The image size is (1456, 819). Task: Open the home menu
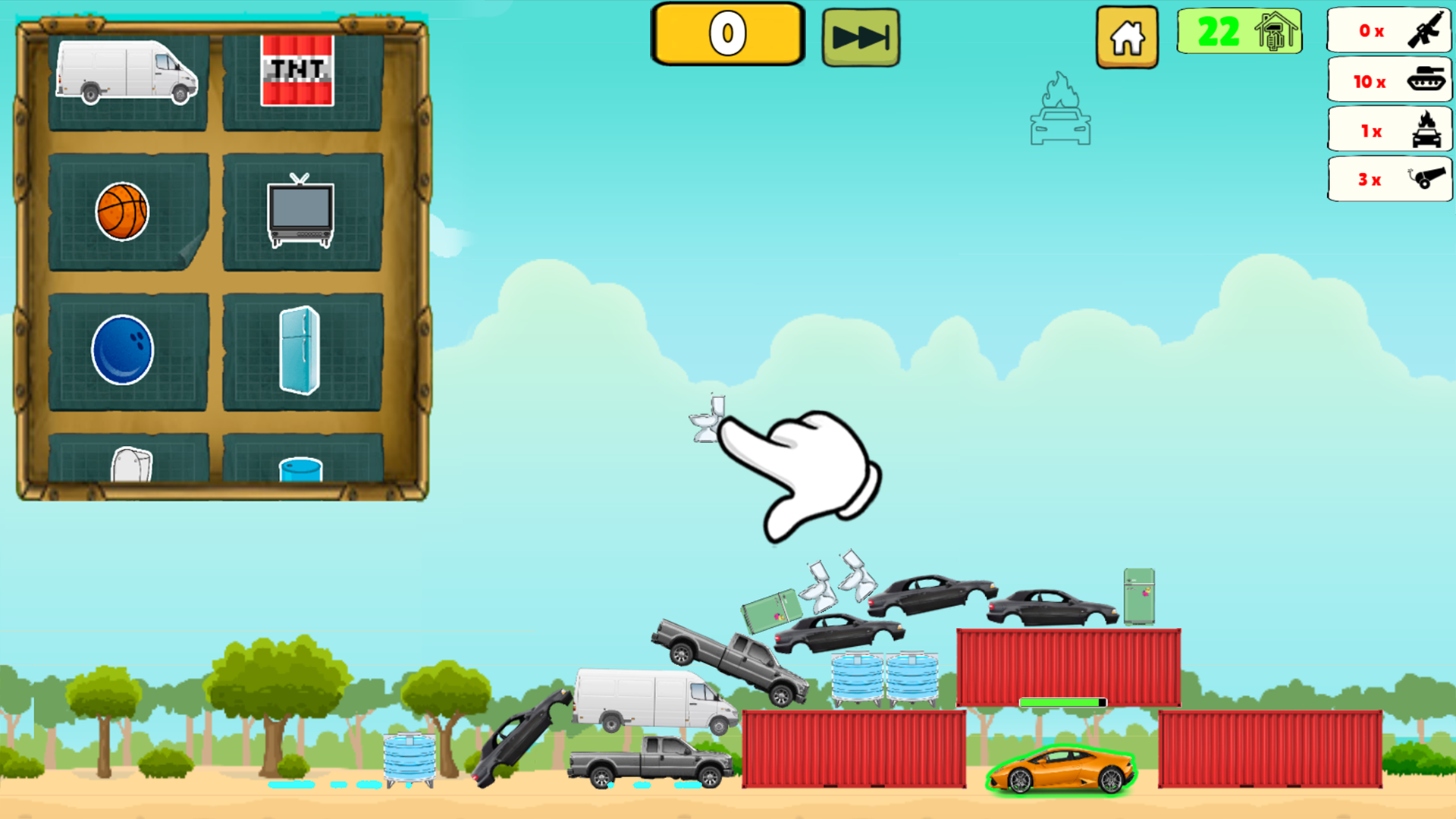[x=1127, y=35]
